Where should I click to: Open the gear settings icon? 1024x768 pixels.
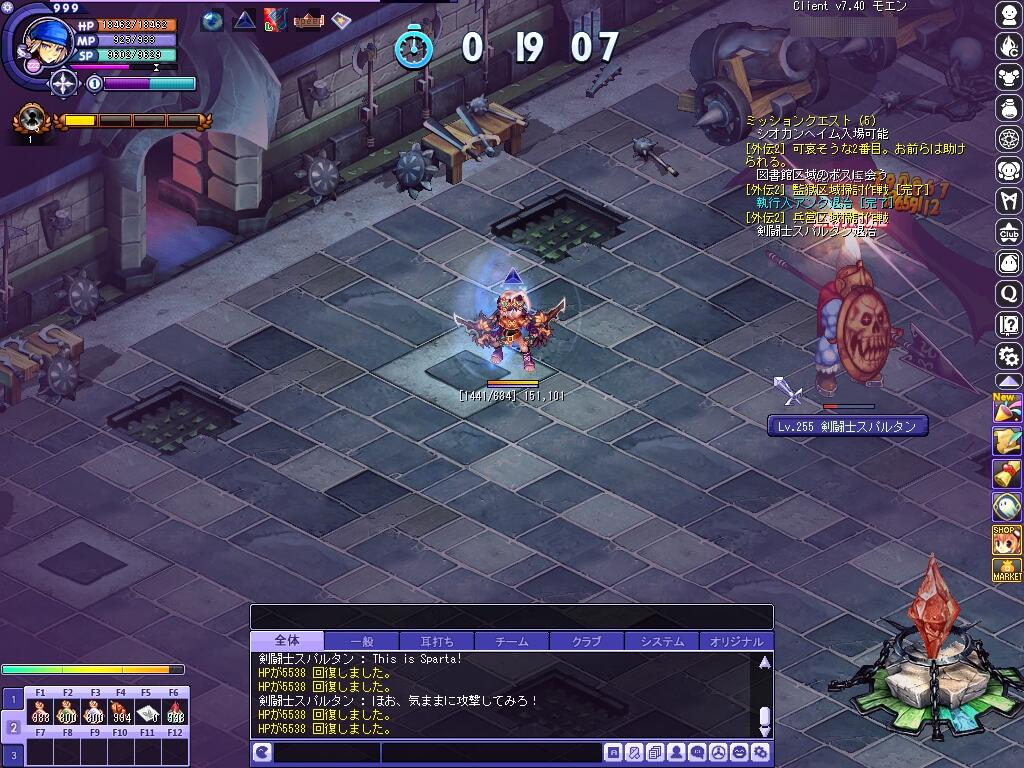click(1008, 355)
